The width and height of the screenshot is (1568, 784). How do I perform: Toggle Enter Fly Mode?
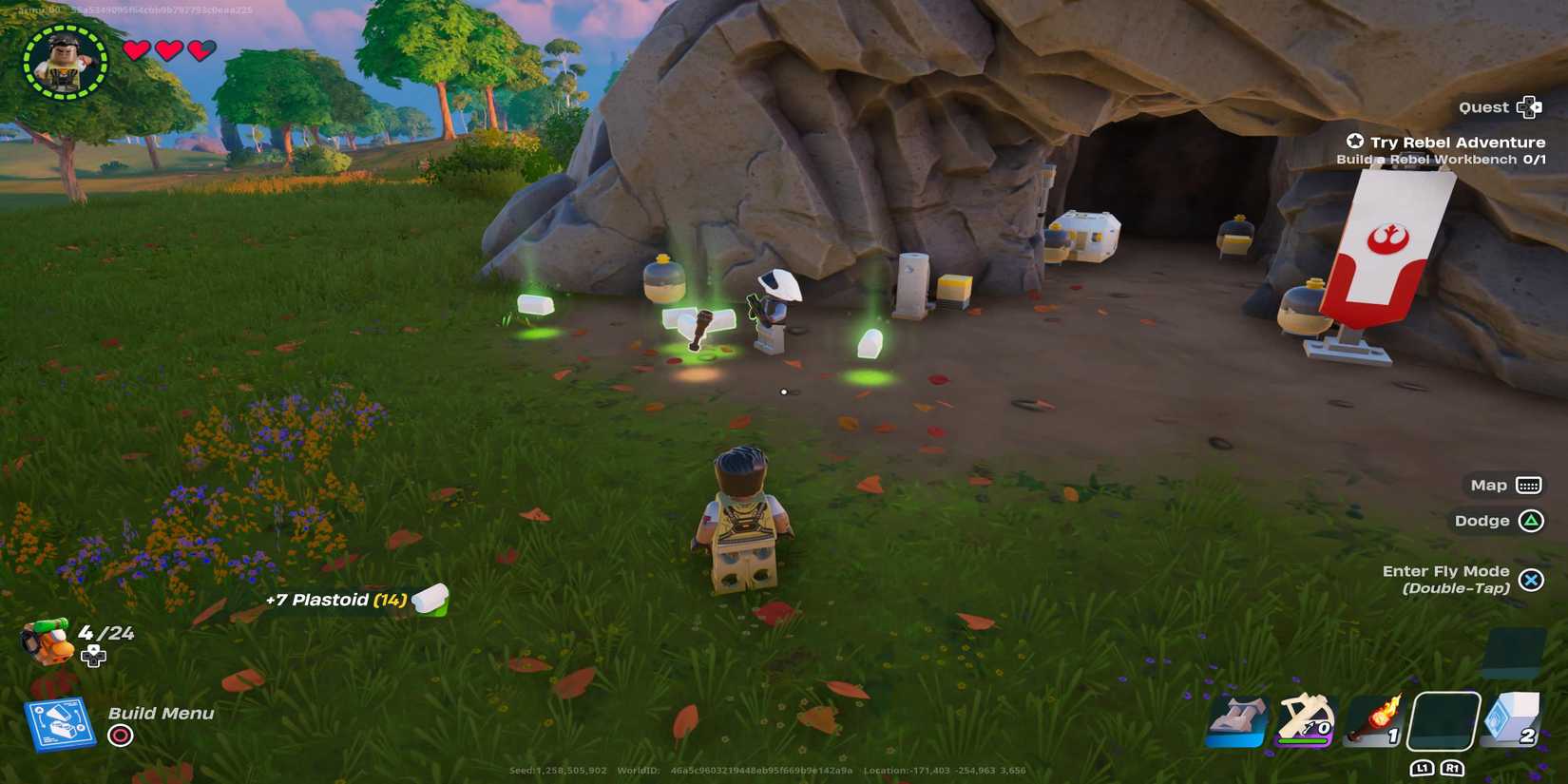click(1532, 580)
